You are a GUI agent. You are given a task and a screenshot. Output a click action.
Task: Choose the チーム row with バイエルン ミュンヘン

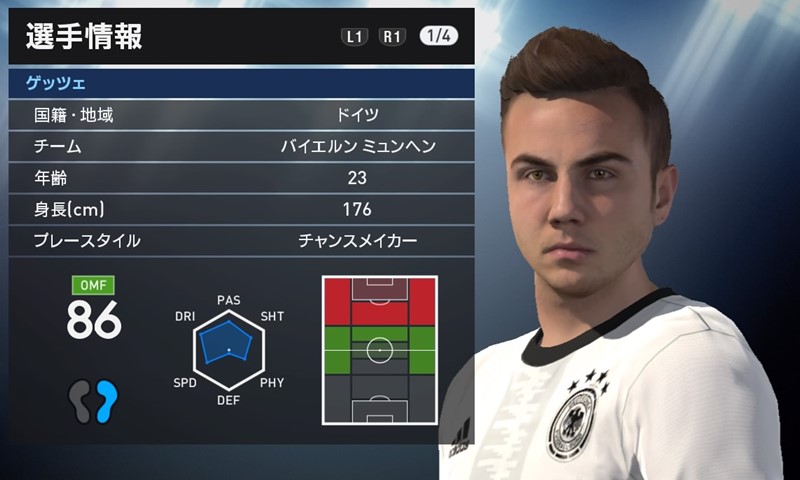coord(240,147)
